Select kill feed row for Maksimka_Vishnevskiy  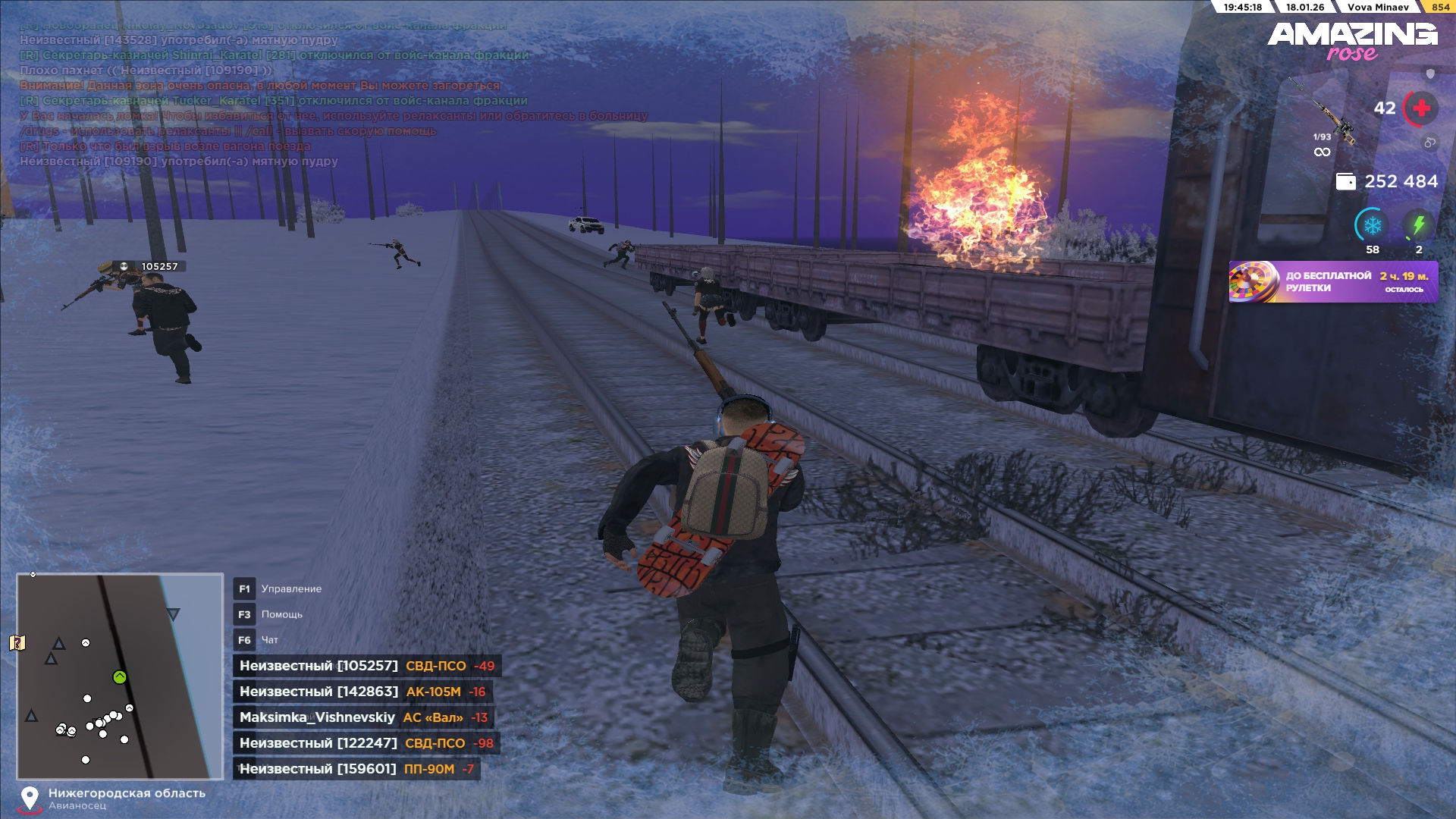363,717
